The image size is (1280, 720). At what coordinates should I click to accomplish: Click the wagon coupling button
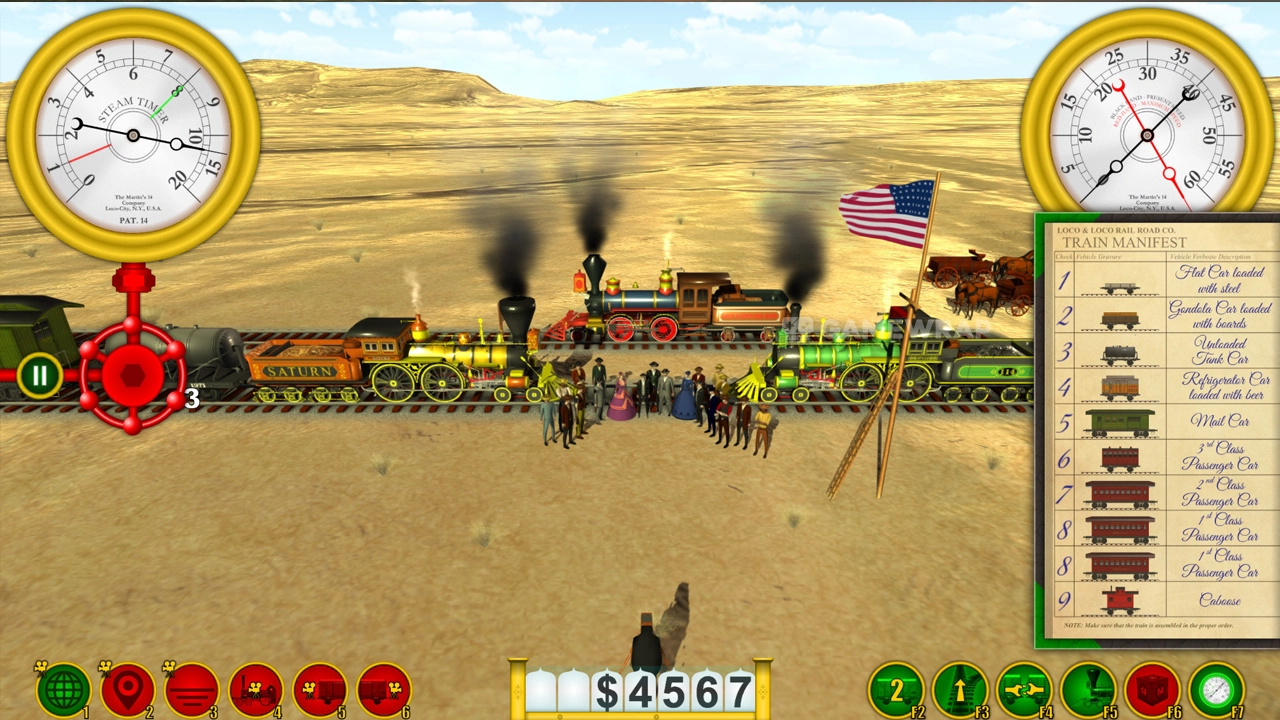(1024, 690)
